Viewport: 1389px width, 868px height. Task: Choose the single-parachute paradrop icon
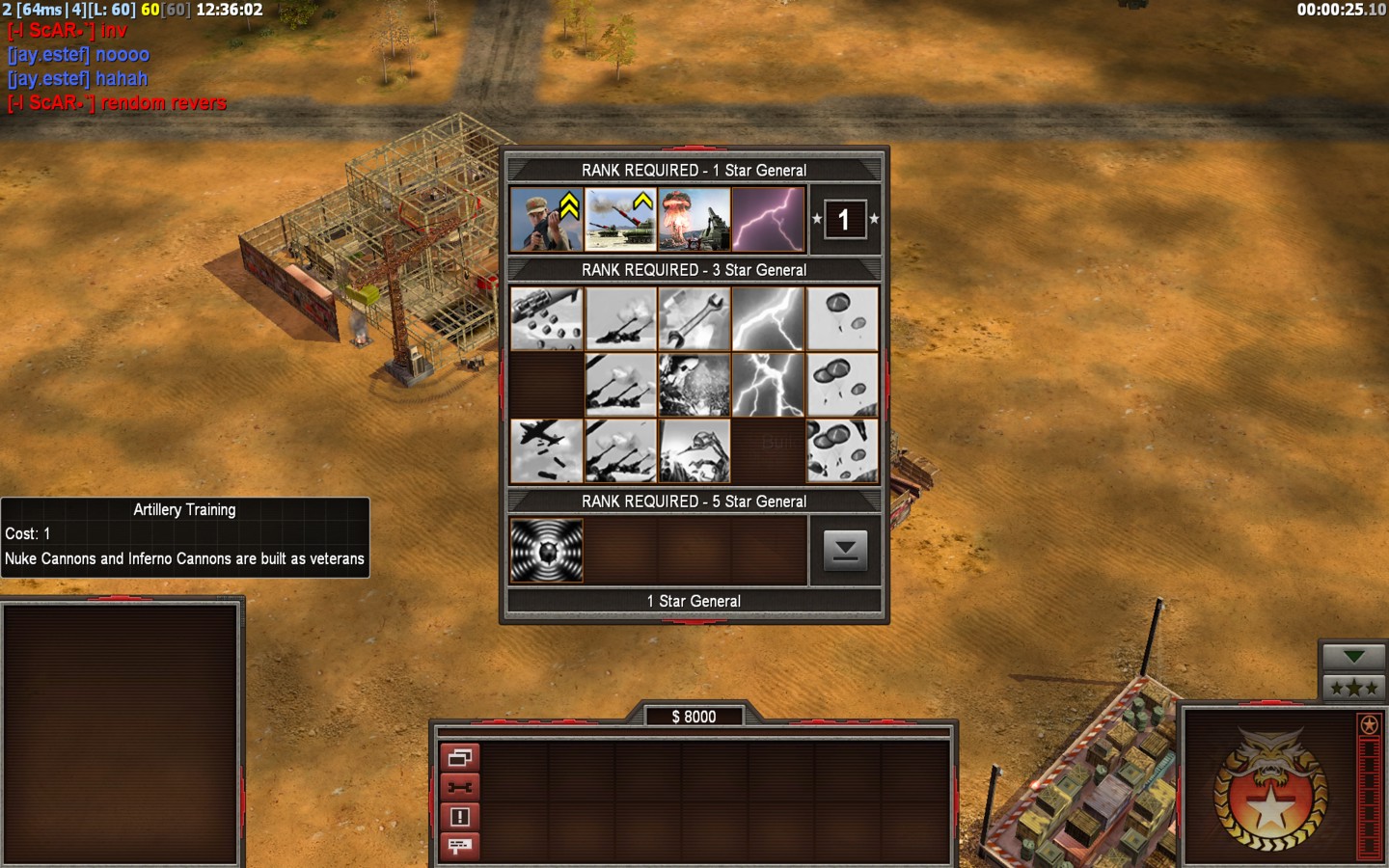tap(842, 318)
